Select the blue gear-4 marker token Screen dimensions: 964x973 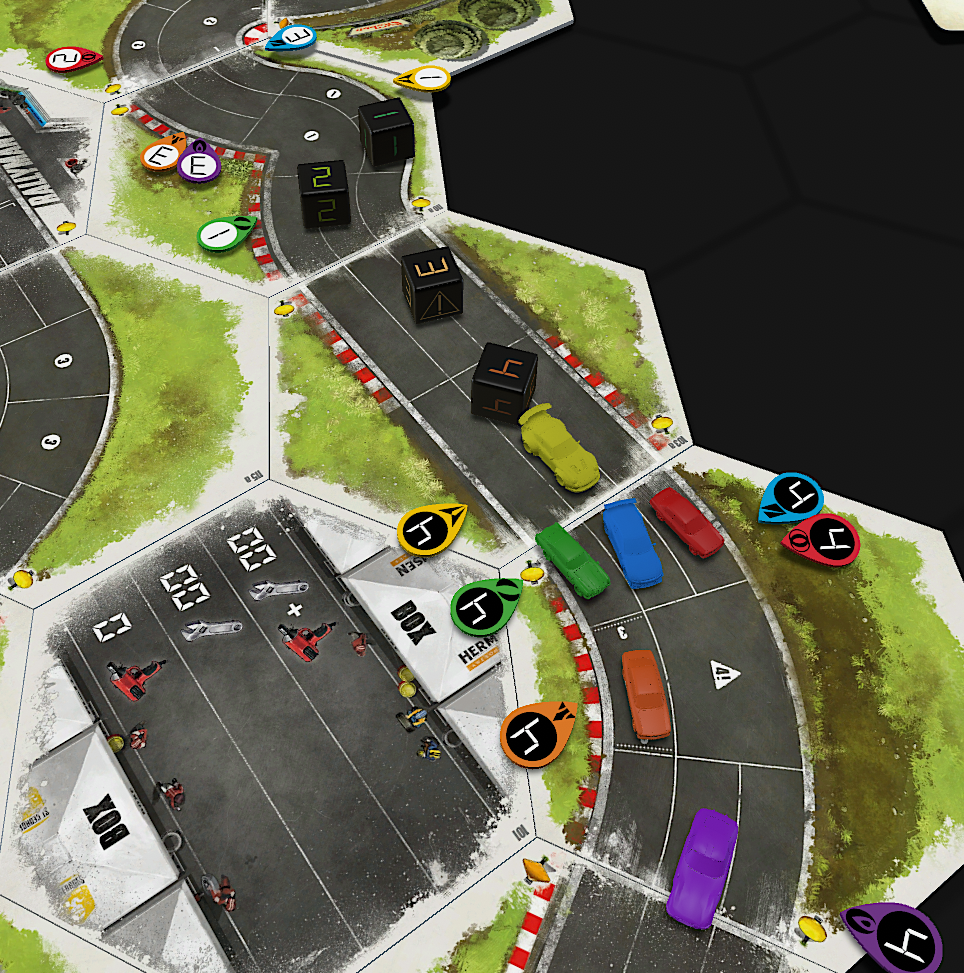[x=791, y=497]
